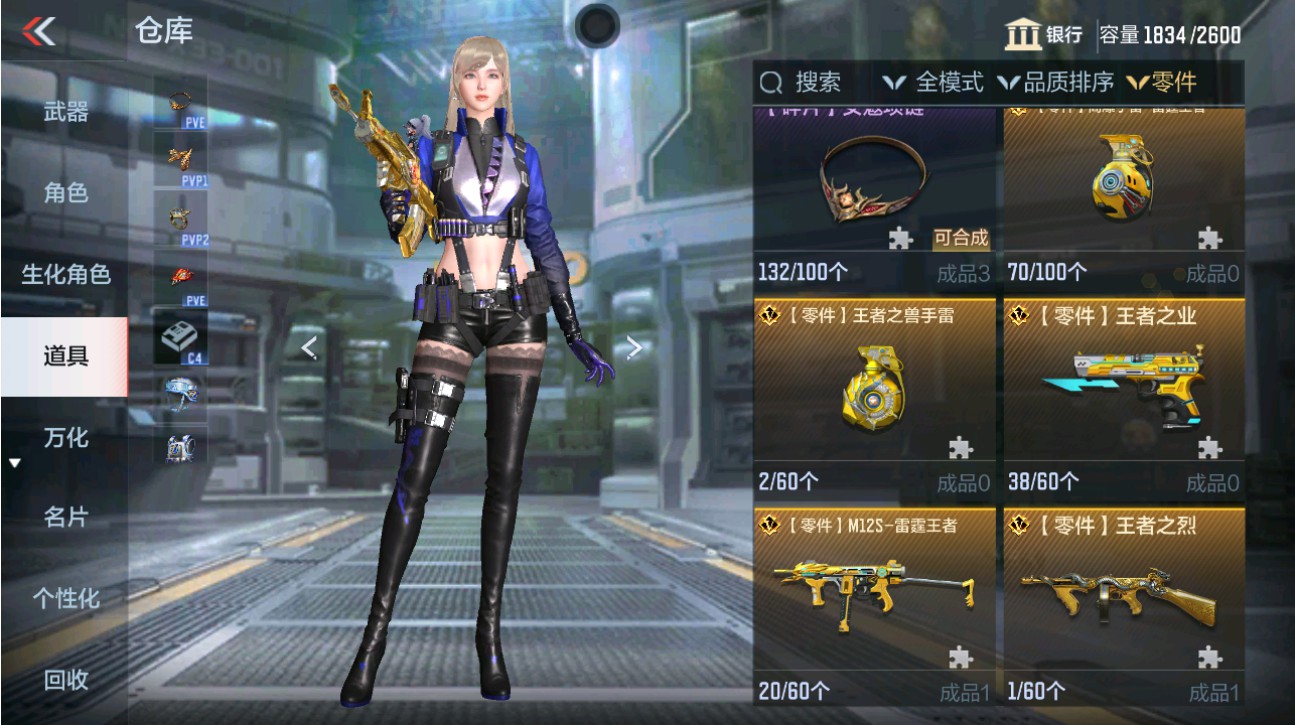Select the PVE necklace item in sidebar

click(180, 100)
